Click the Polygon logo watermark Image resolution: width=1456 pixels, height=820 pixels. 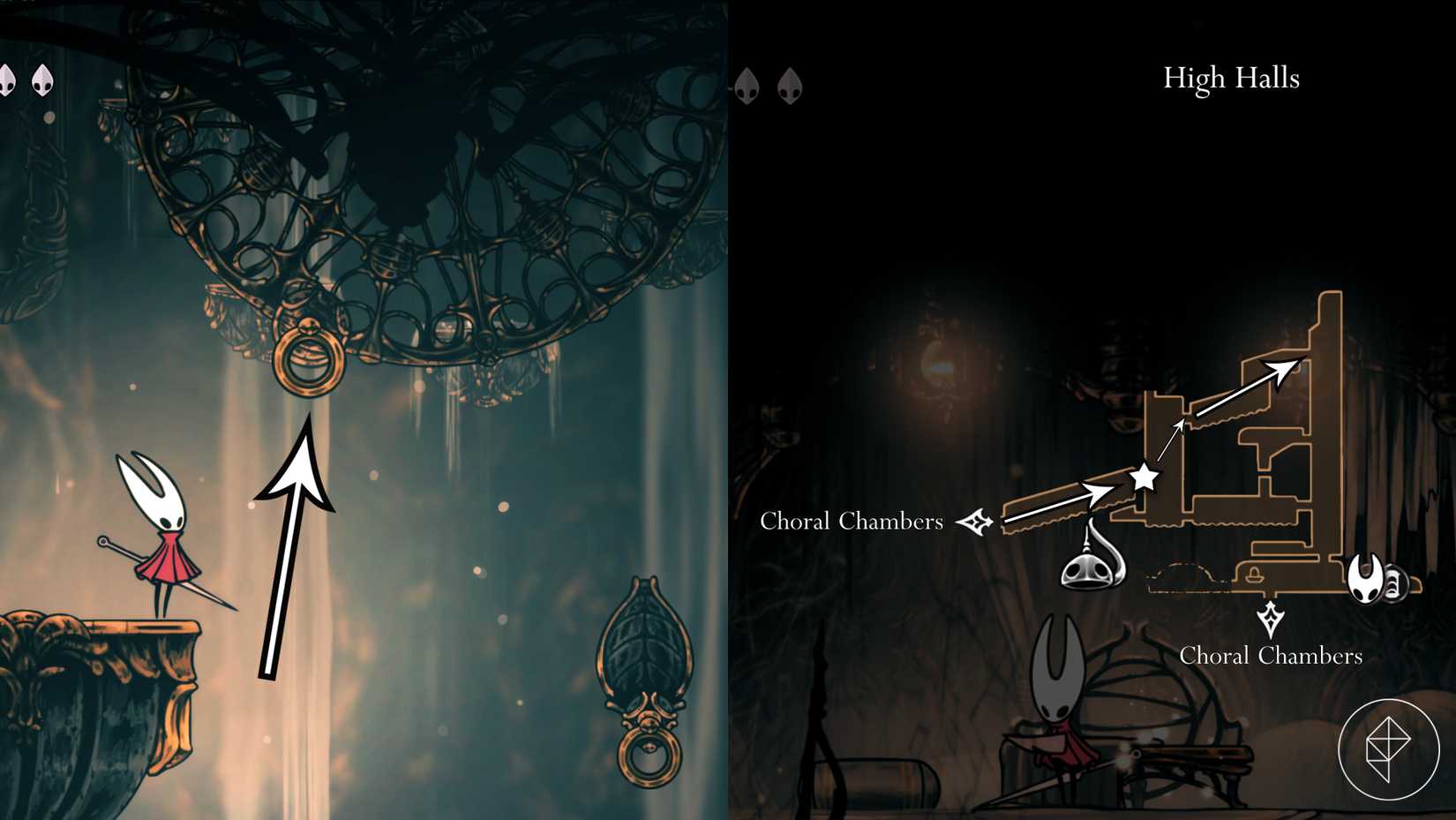point(1388,749)
